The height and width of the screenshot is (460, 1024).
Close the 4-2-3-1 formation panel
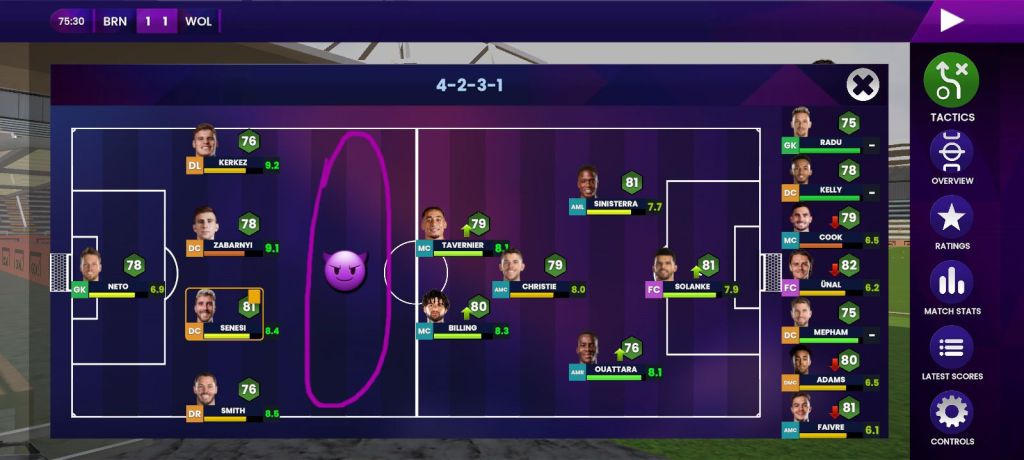tap(862, 85)
